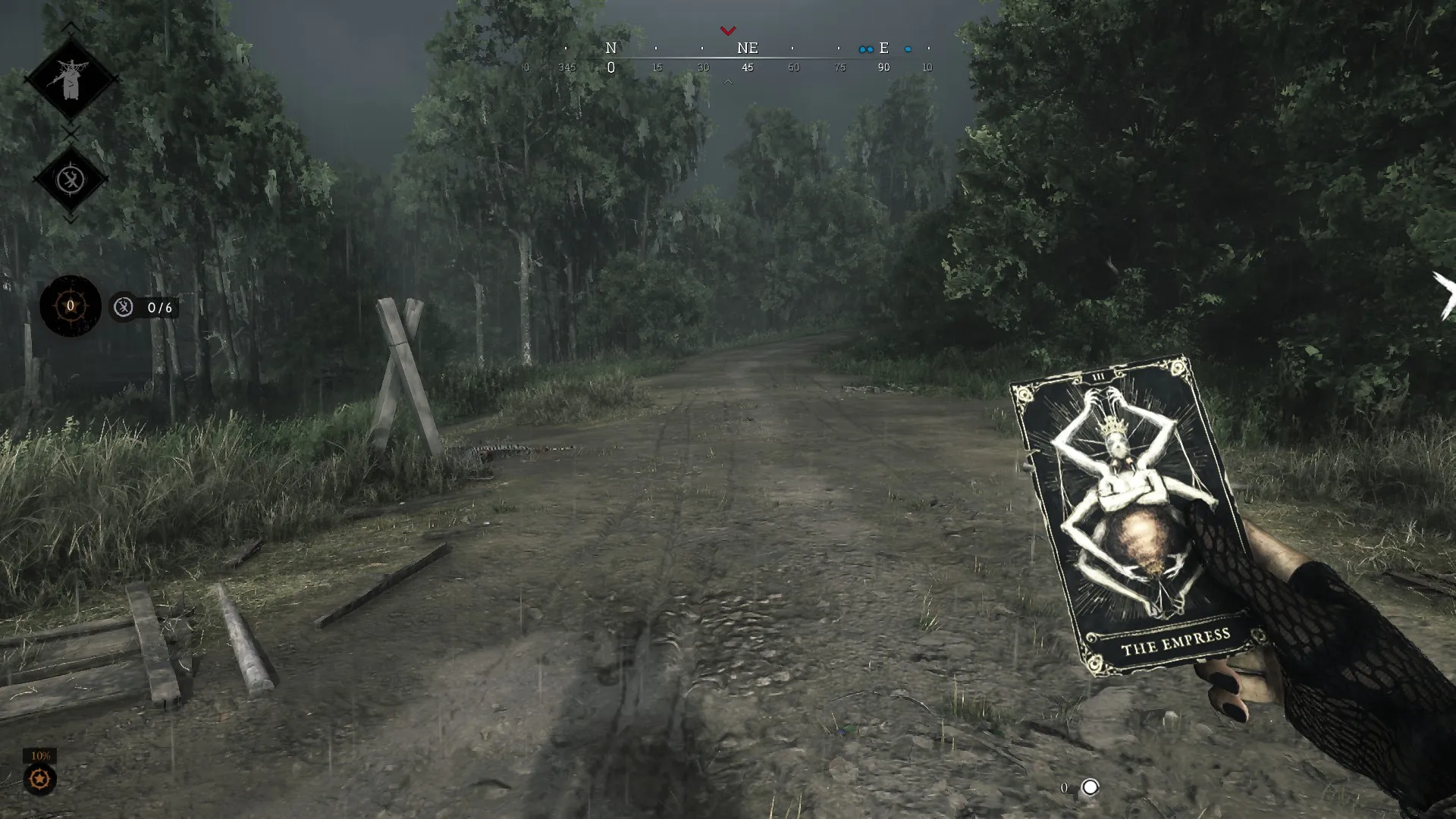Select the white circle icon beside the 0 count
This screenshot has height=819, width=1456.
pyautogui.click(x=1090, y=787)
